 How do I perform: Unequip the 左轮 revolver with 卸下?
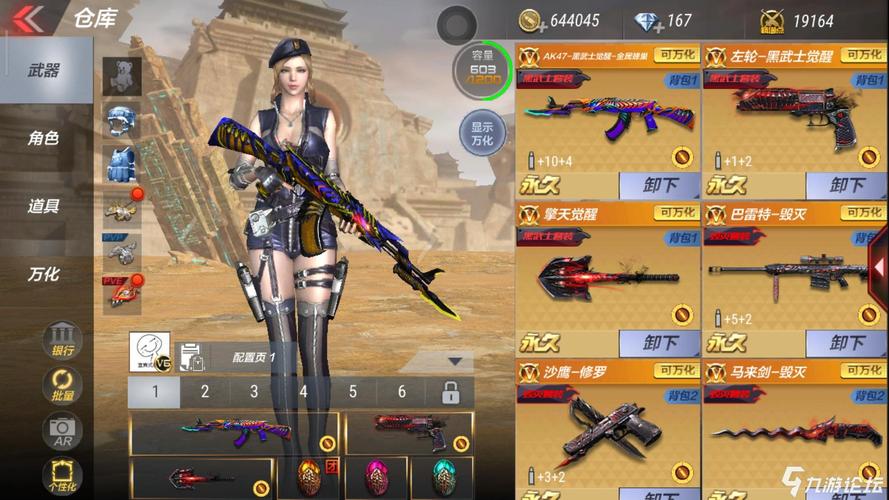(846, 185)
